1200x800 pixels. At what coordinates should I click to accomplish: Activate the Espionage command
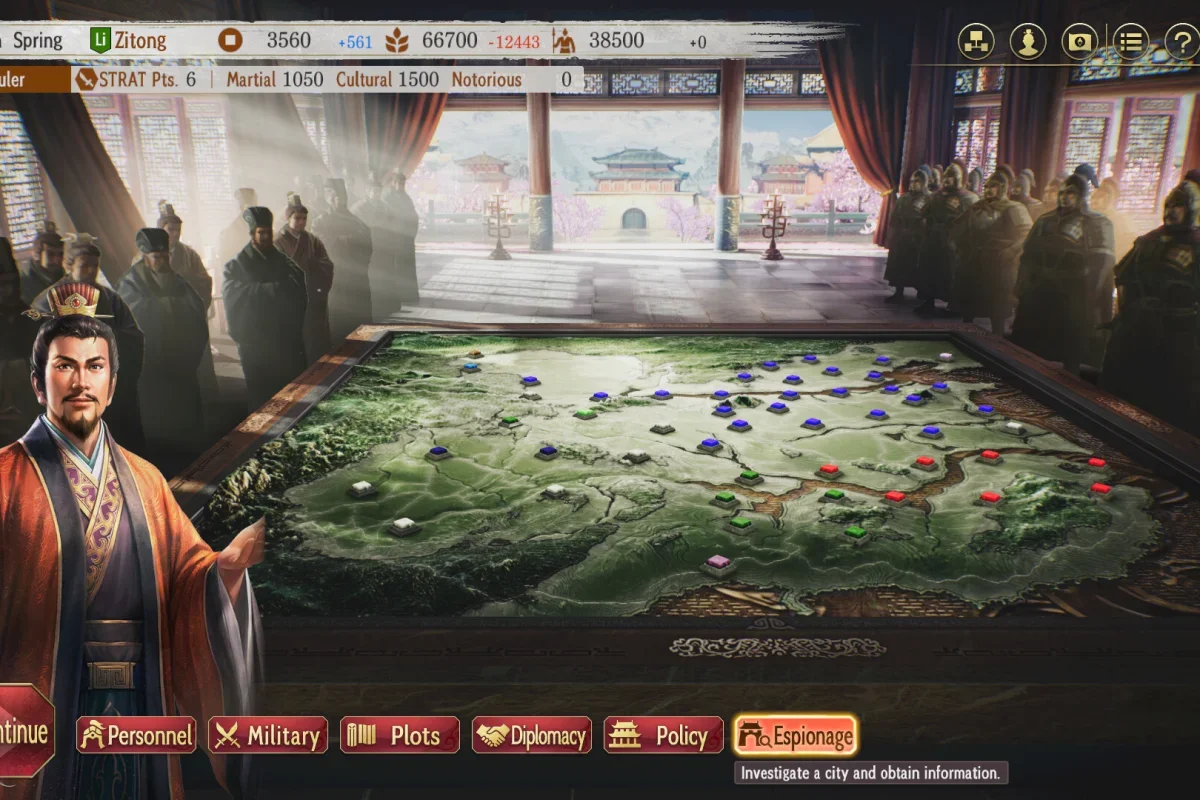point(796,736)
